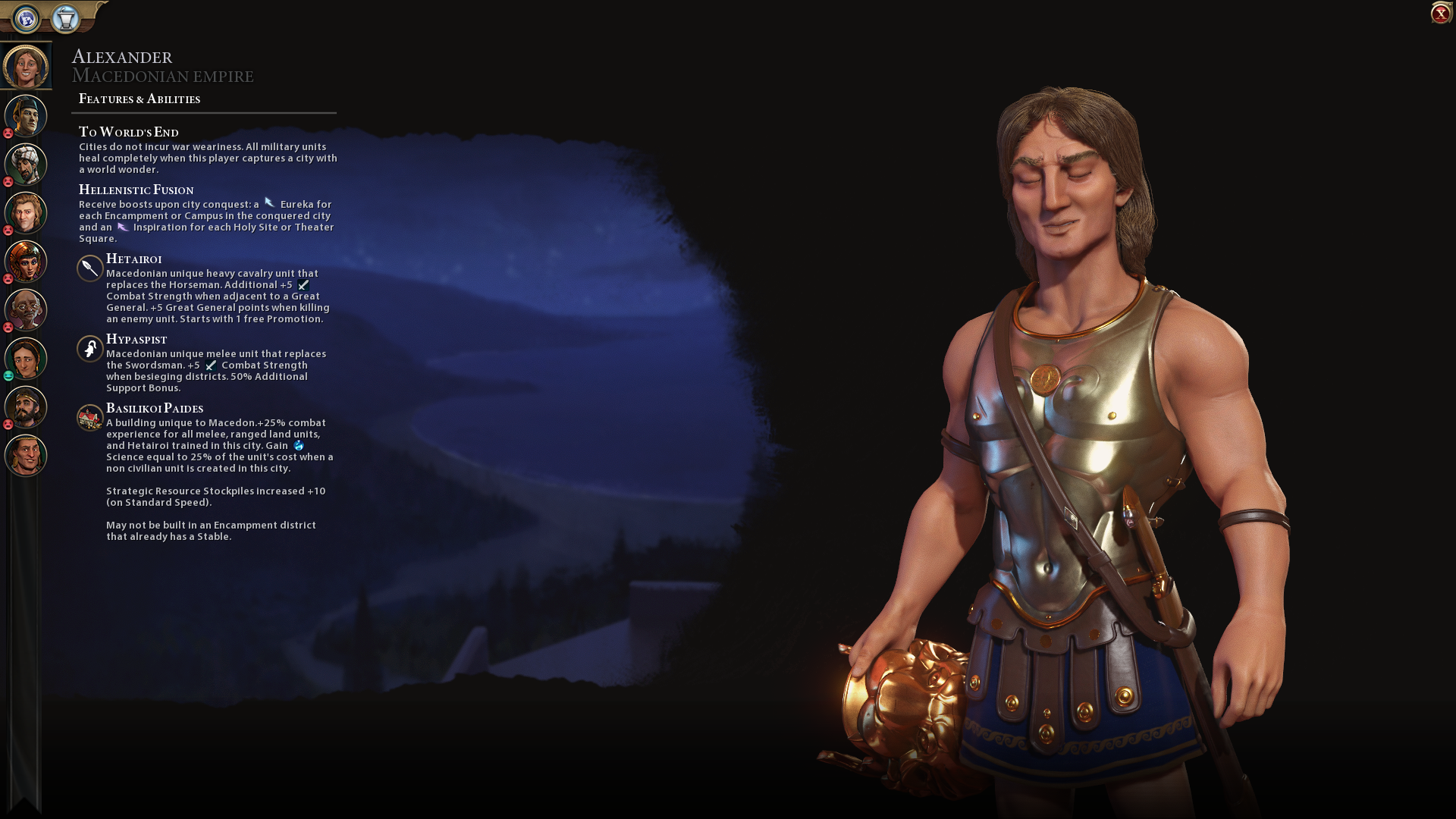View Cleopatra's leader portrait
The image size is (1456, 819).
coord(26,262)
